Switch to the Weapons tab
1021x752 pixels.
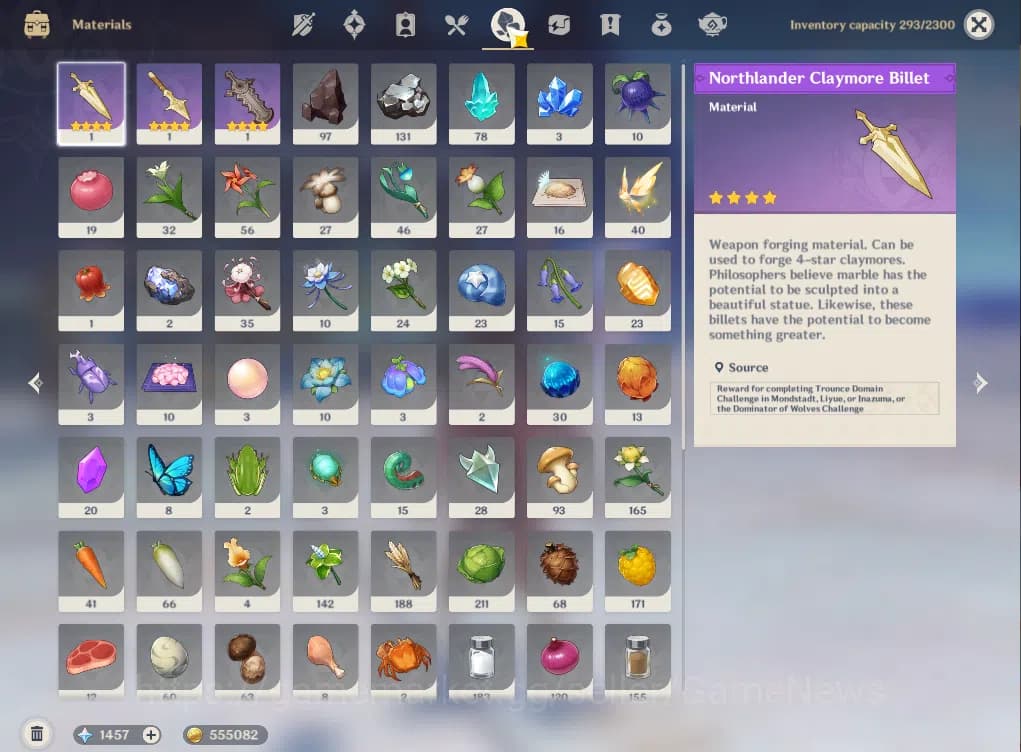pyautogui.click(x=302, y=25)
